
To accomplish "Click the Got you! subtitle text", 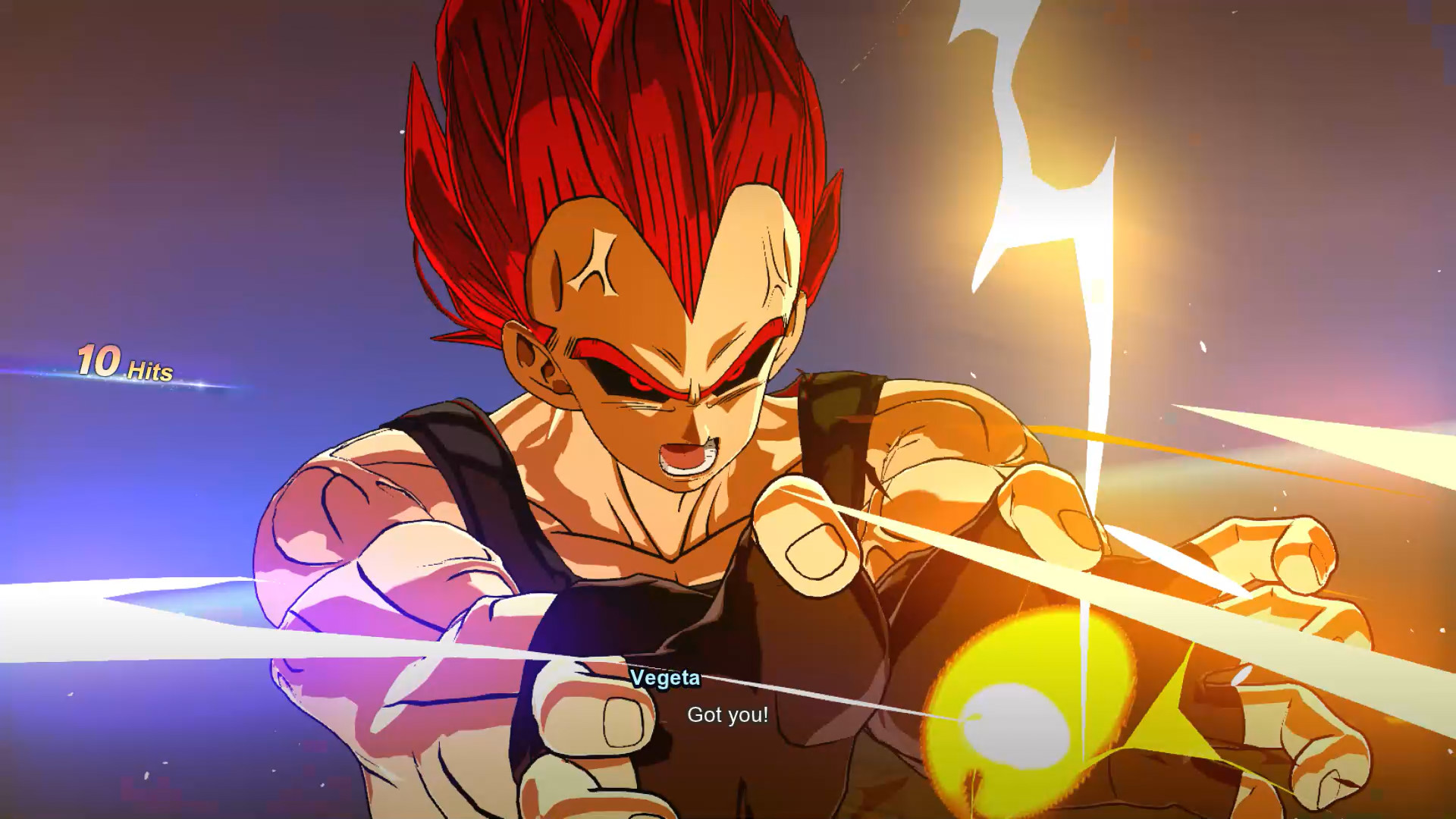I will pyautogui.click(x=726, y=715).
